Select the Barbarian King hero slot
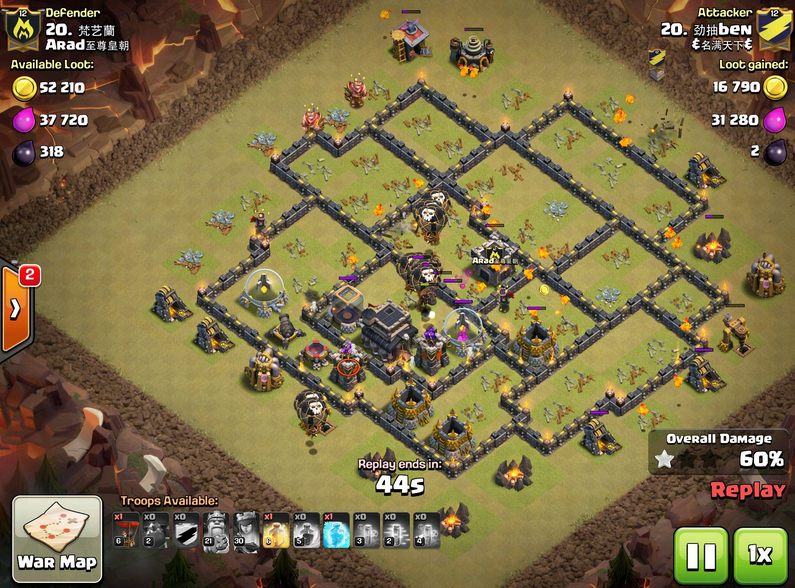Viewport: 795px width, 588px height. click(x=215, y=530)
